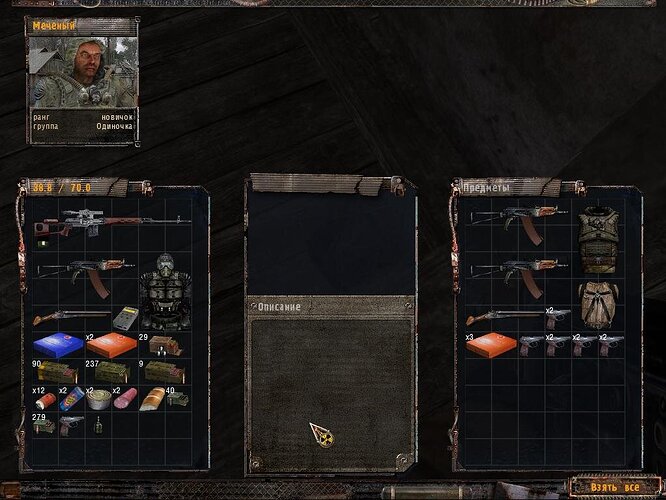Choose the grey handheld detector device
This screenshot has width=666, height=500.
point(125,318)
